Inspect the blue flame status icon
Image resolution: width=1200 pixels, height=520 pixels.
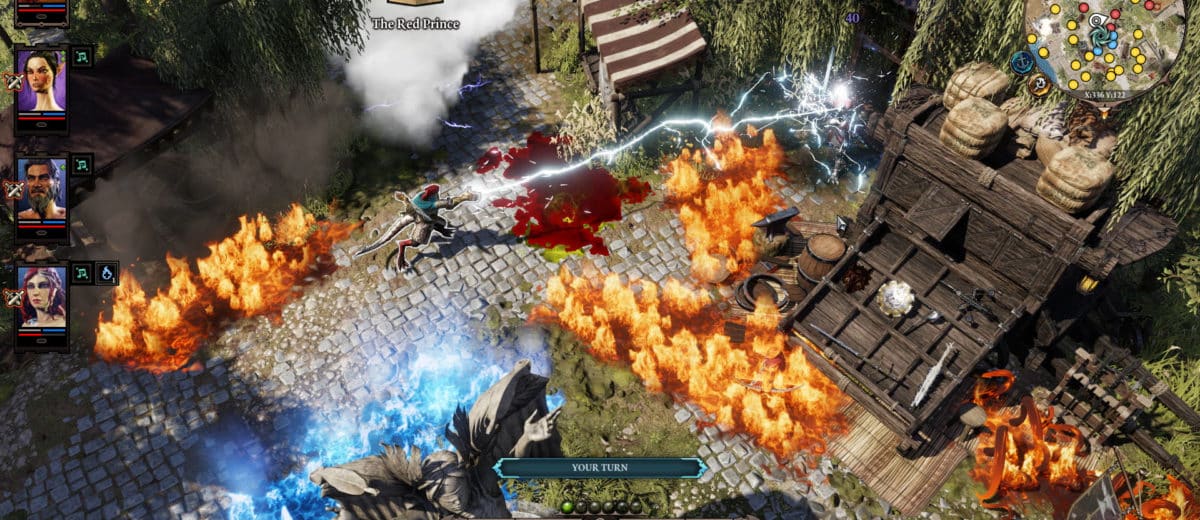(106, 273)
